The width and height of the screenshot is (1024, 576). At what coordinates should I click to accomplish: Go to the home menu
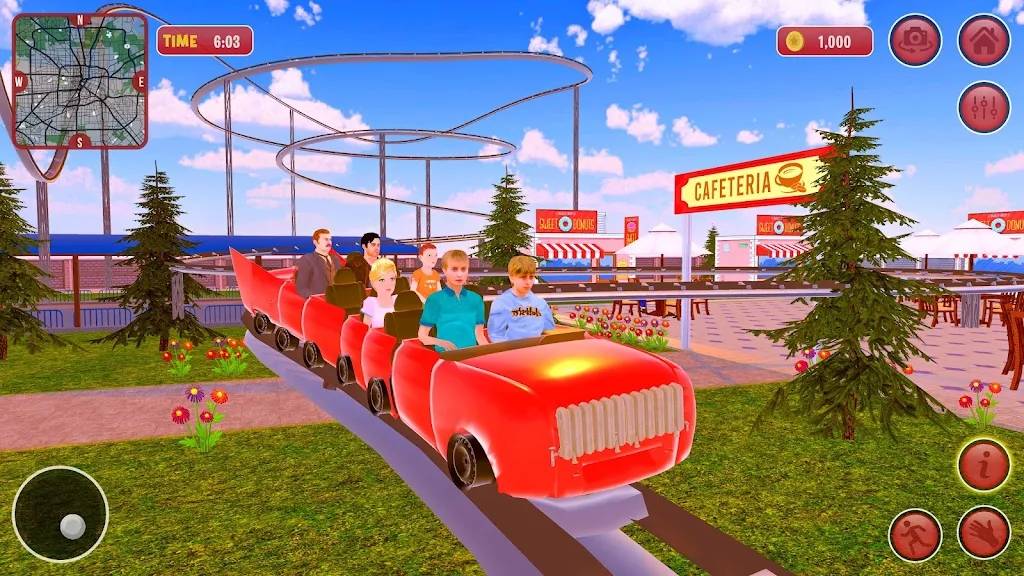point(984,40)
